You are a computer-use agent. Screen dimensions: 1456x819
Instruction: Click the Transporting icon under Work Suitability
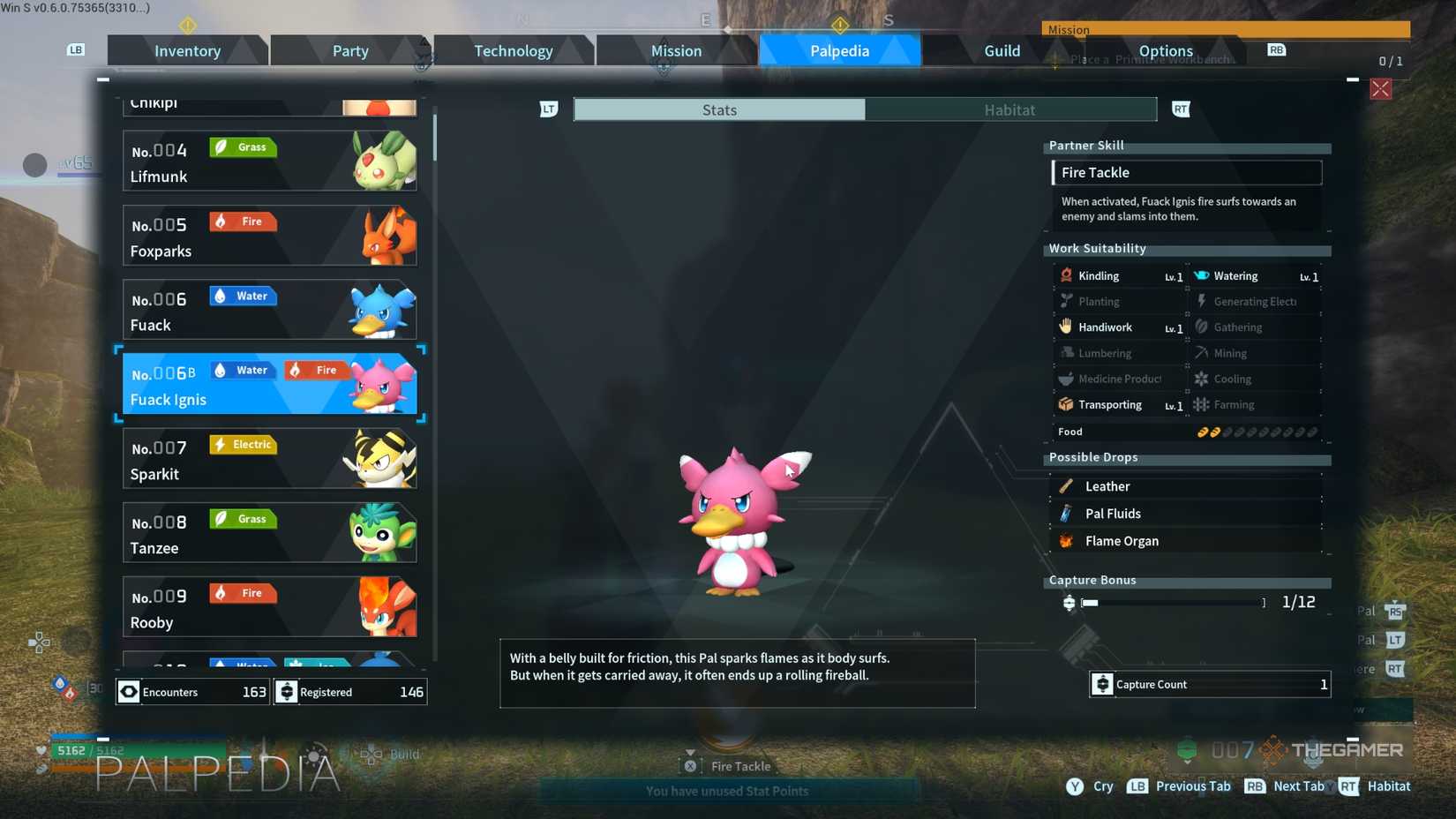(x=1067, y=404)
